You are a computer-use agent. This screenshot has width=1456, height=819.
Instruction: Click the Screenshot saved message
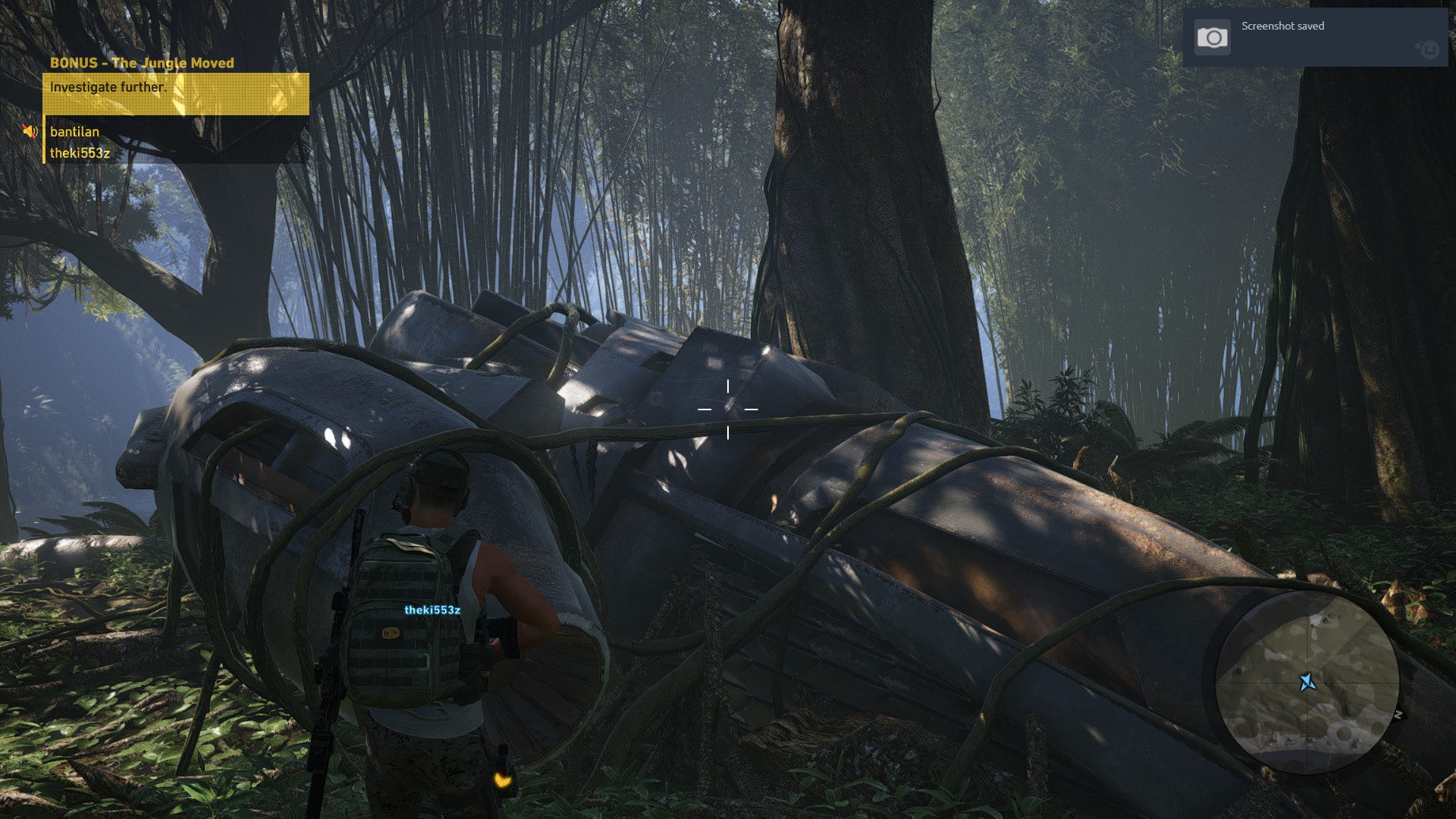(x=1282, y=26)
